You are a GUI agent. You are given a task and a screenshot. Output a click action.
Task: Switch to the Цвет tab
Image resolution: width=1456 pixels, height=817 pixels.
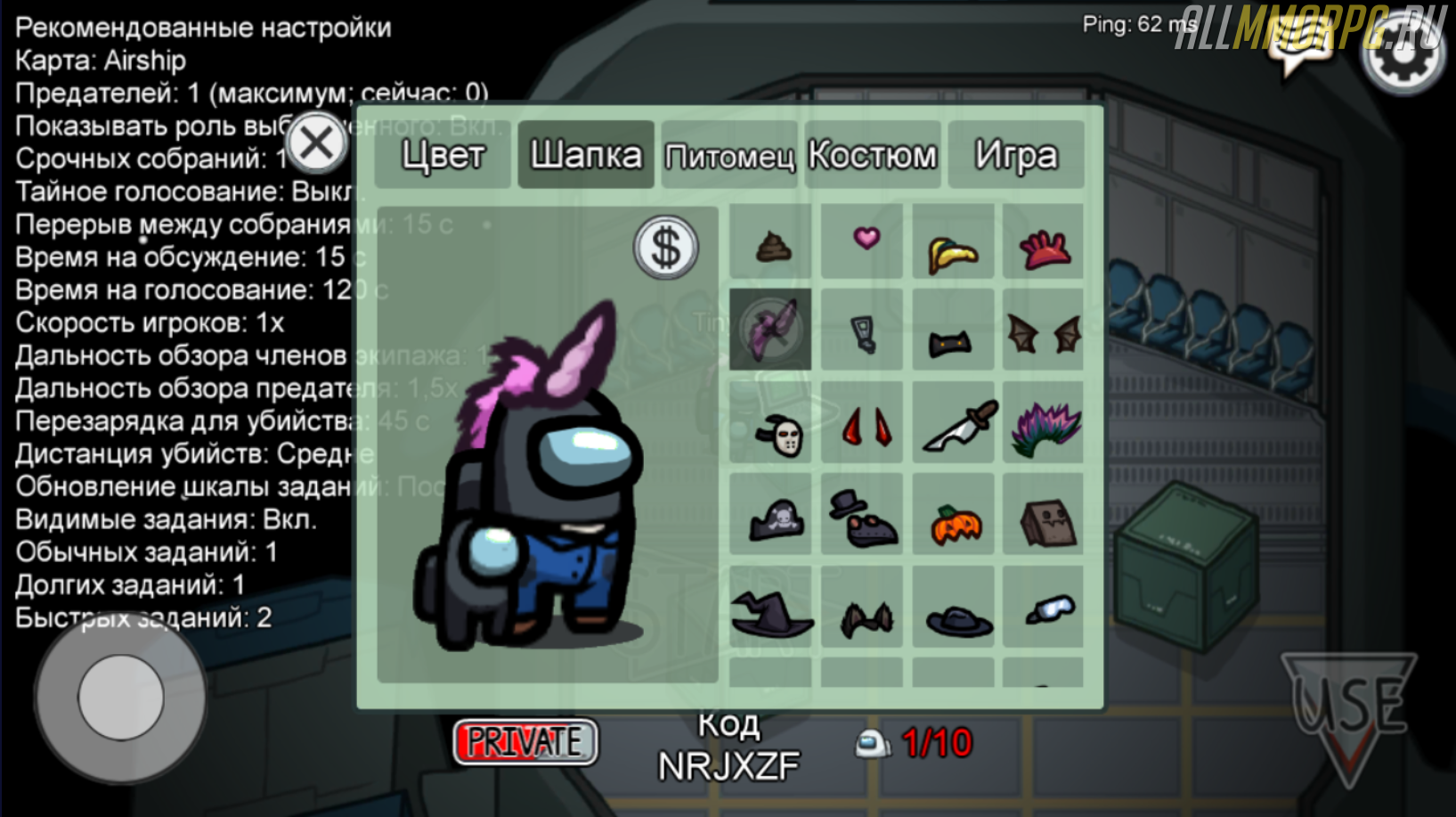pos(443,155)
